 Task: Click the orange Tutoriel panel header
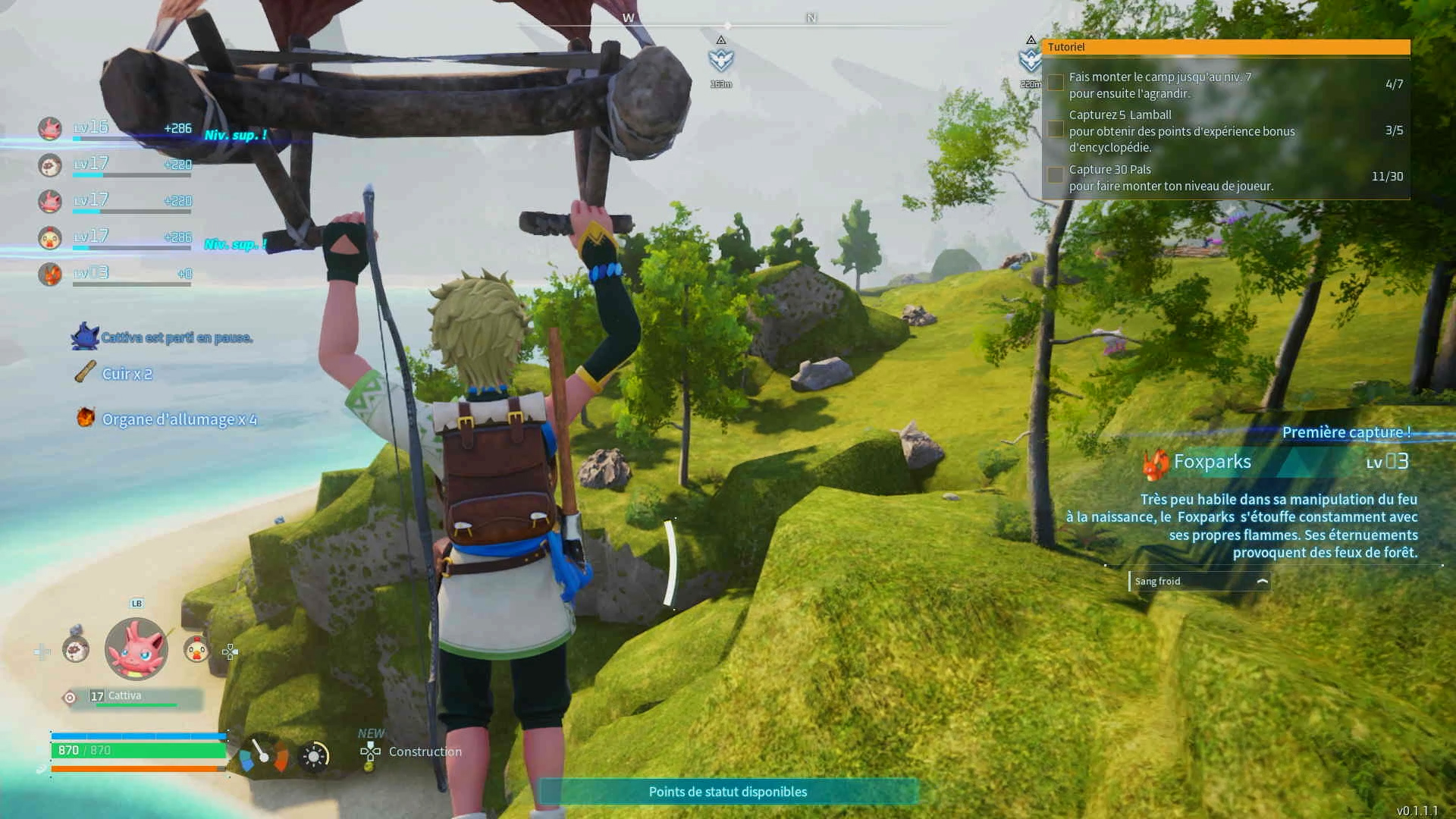1225,47
